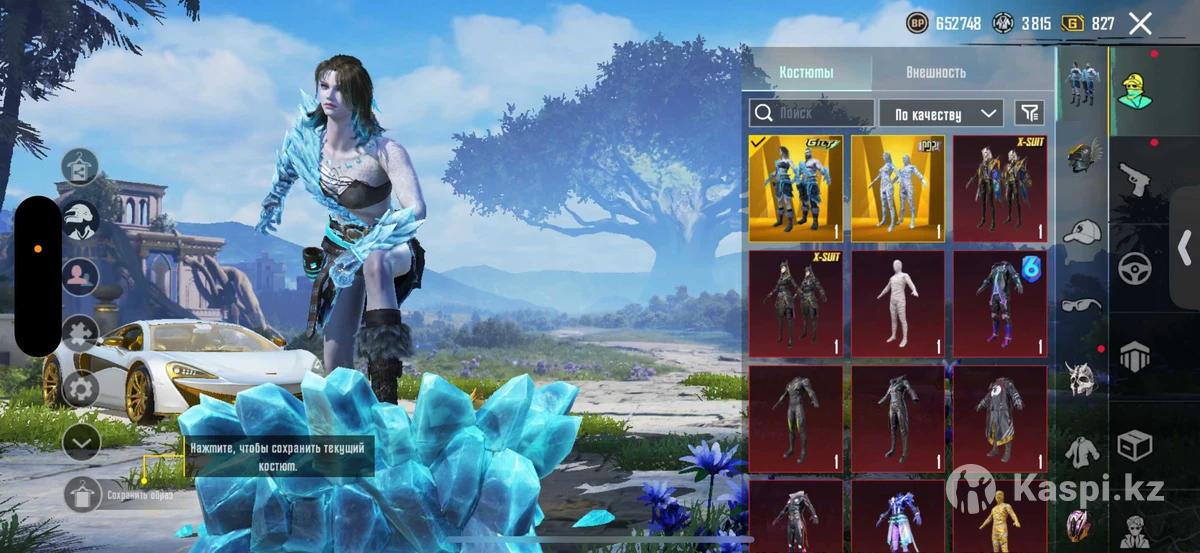This screenshot has width=1200, height=553.
Task: Select the face mask category
Action: tap(1082, 378)
